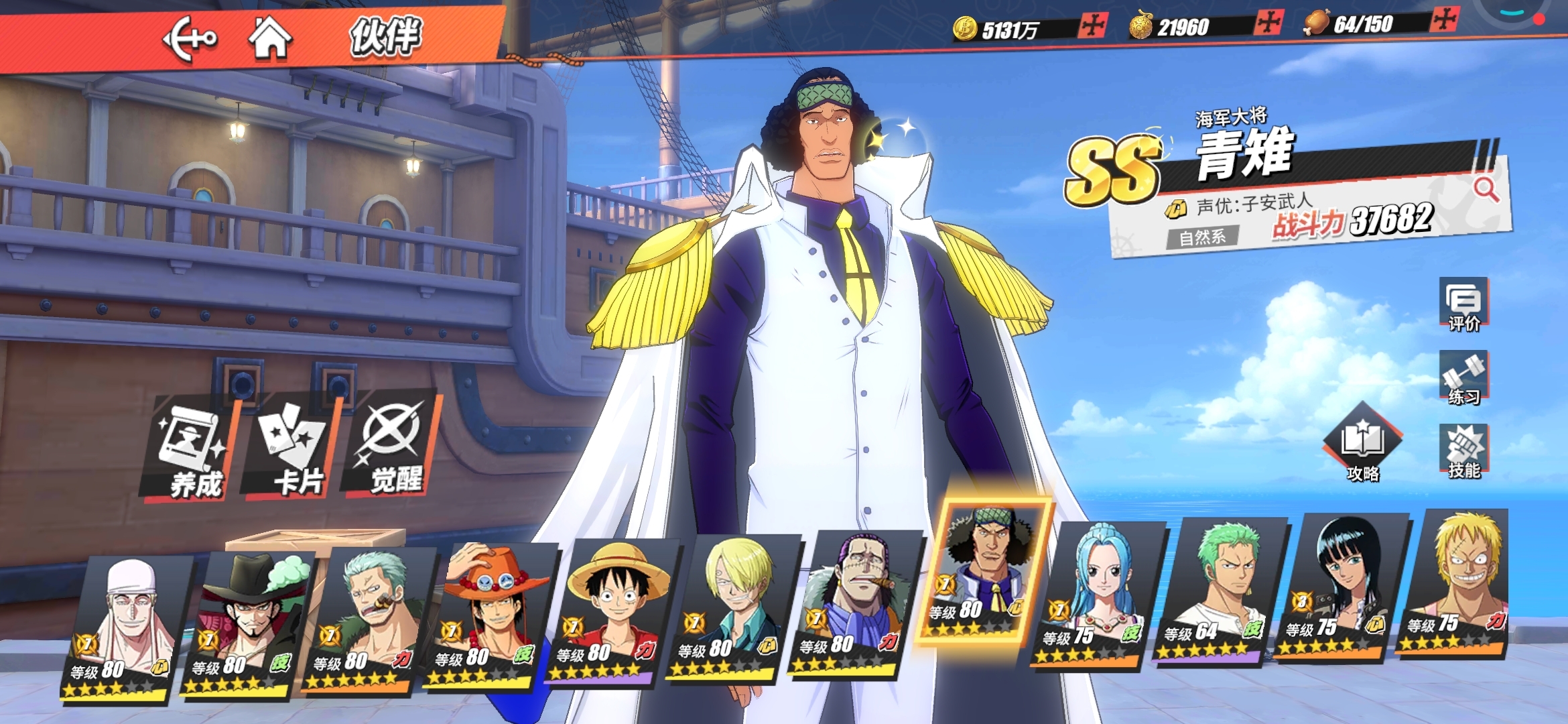Open the 觉醒 awakening menu

(392, 446)
